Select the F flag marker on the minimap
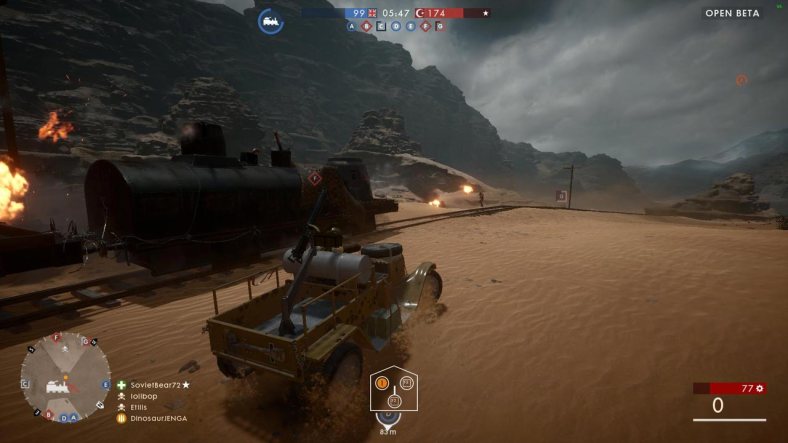 click(x=56, y=337)
